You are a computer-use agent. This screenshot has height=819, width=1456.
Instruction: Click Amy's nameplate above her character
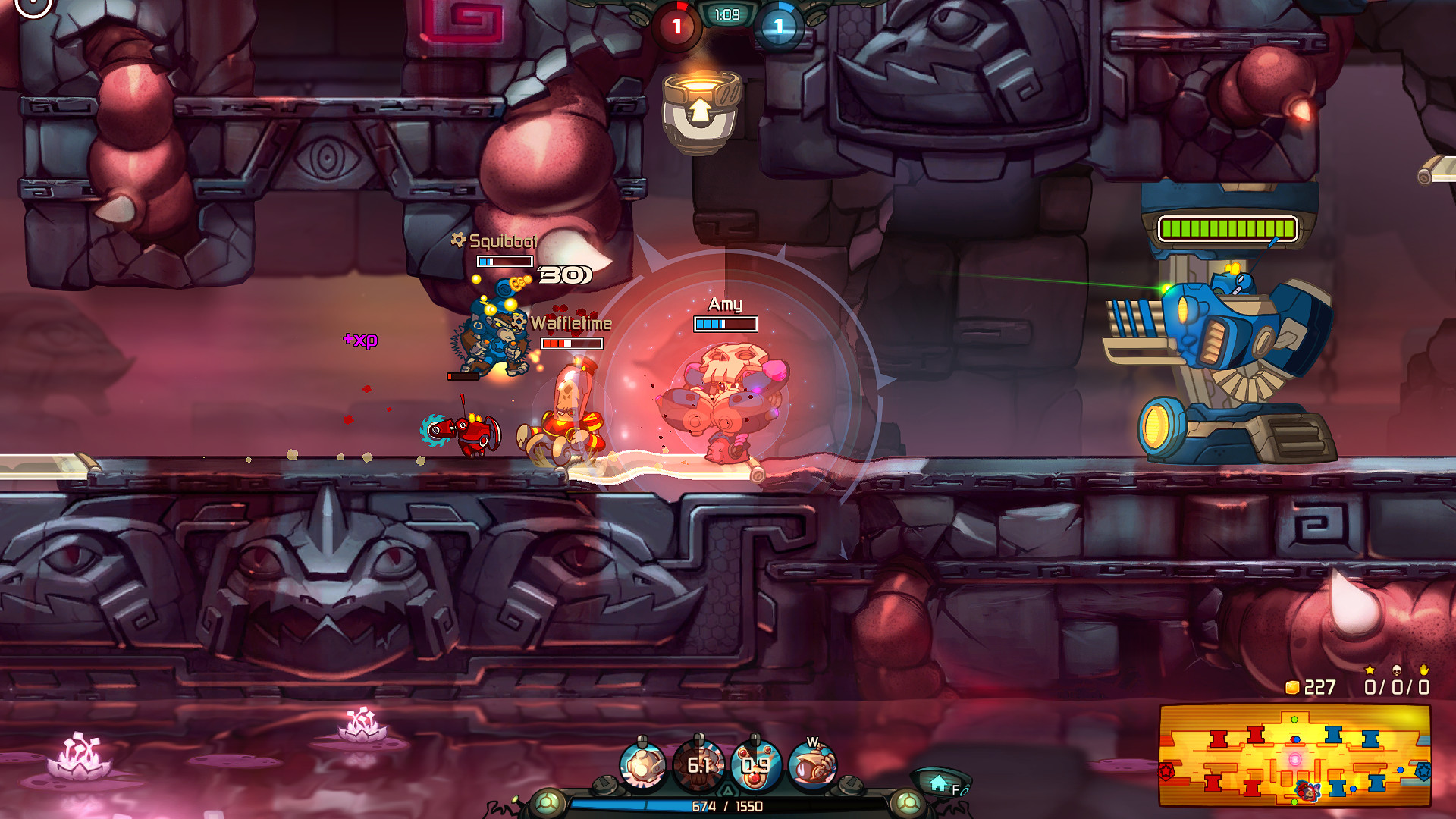pos(724,305)
